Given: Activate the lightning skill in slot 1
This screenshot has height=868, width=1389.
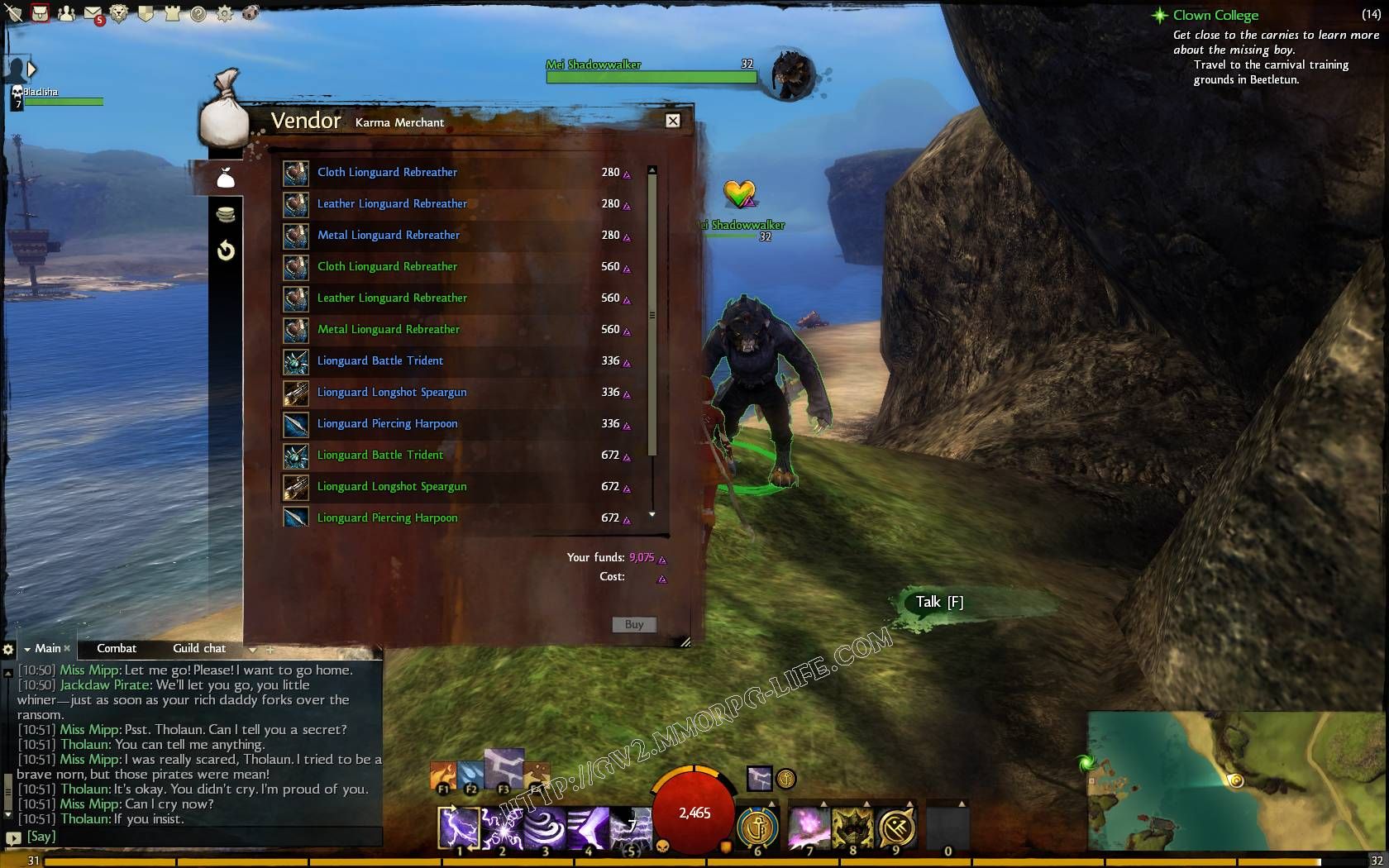Looking at the screenshot, I should pos(459,827).
